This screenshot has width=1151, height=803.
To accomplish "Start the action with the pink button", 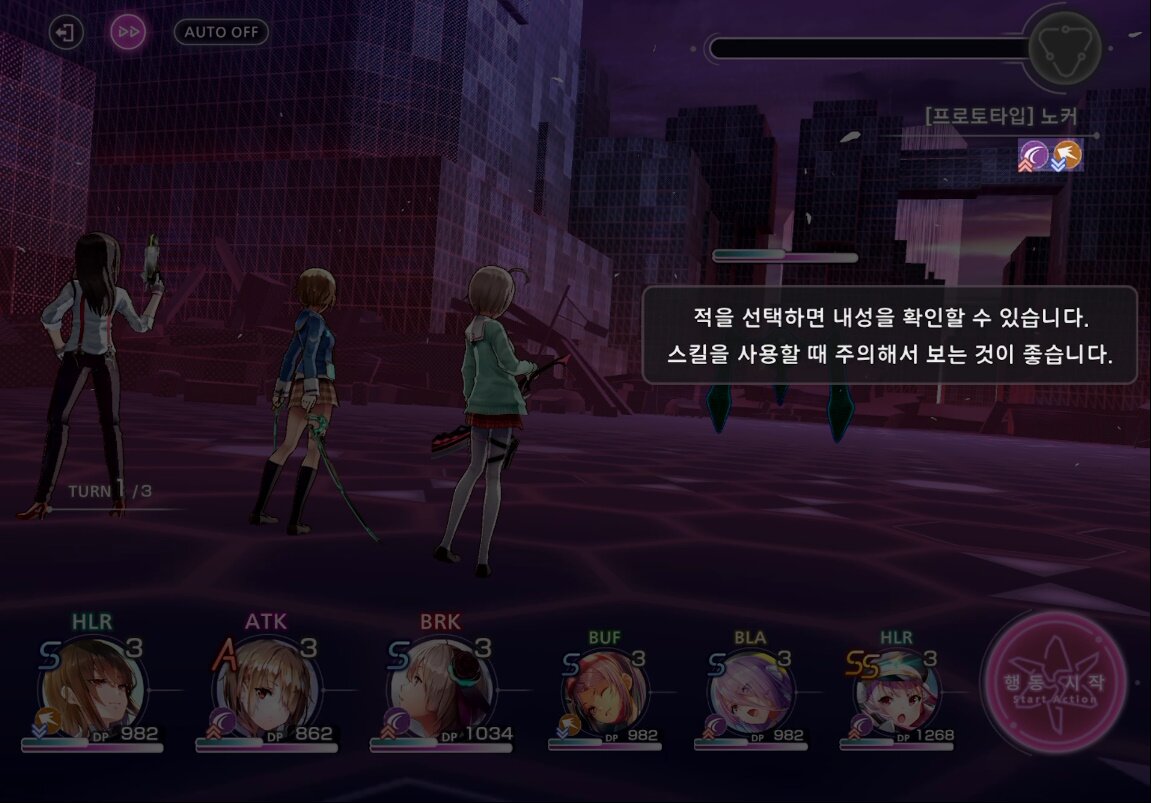I will (x=1053, y=684).
